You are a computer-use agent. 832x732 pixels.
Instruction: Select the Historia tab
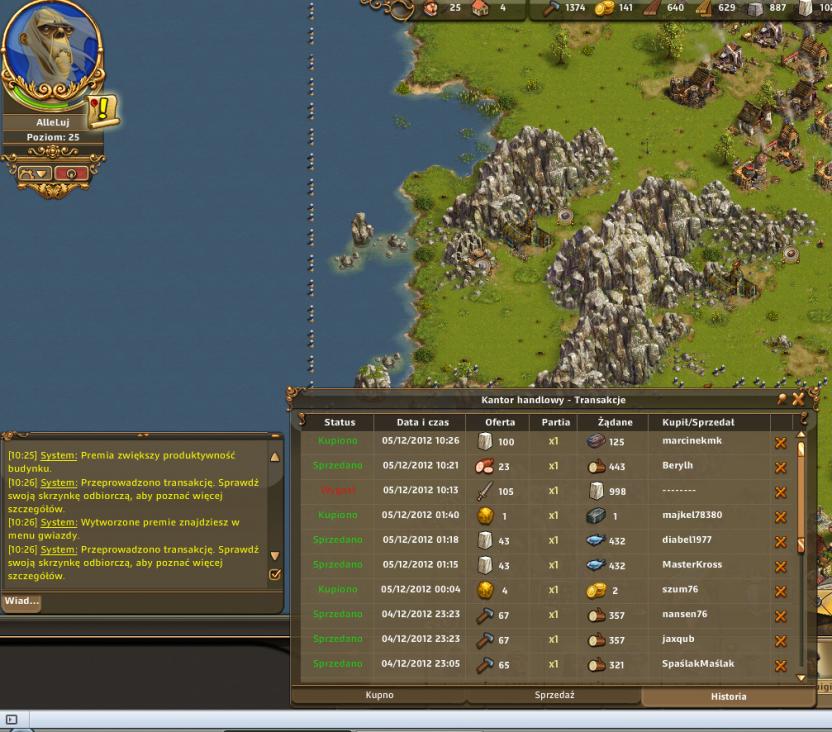point(728,696)
